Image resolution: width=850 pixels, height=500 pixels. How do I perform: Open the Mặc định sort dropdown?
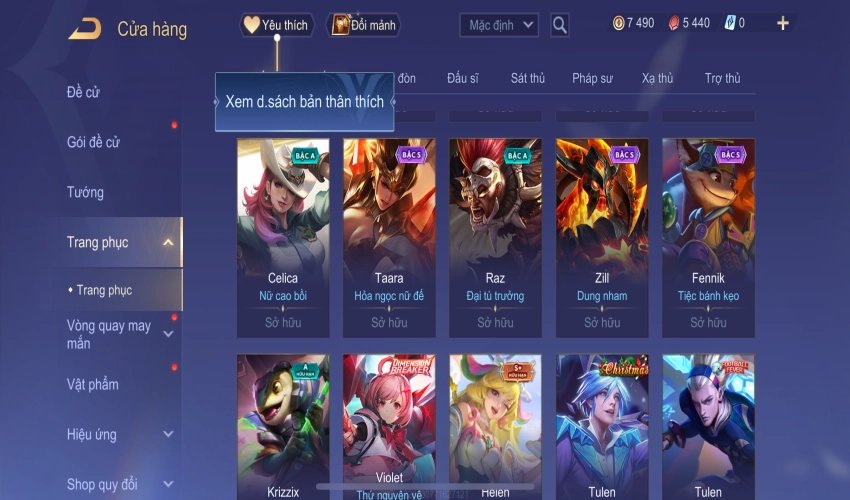click(x=499, y=25)
